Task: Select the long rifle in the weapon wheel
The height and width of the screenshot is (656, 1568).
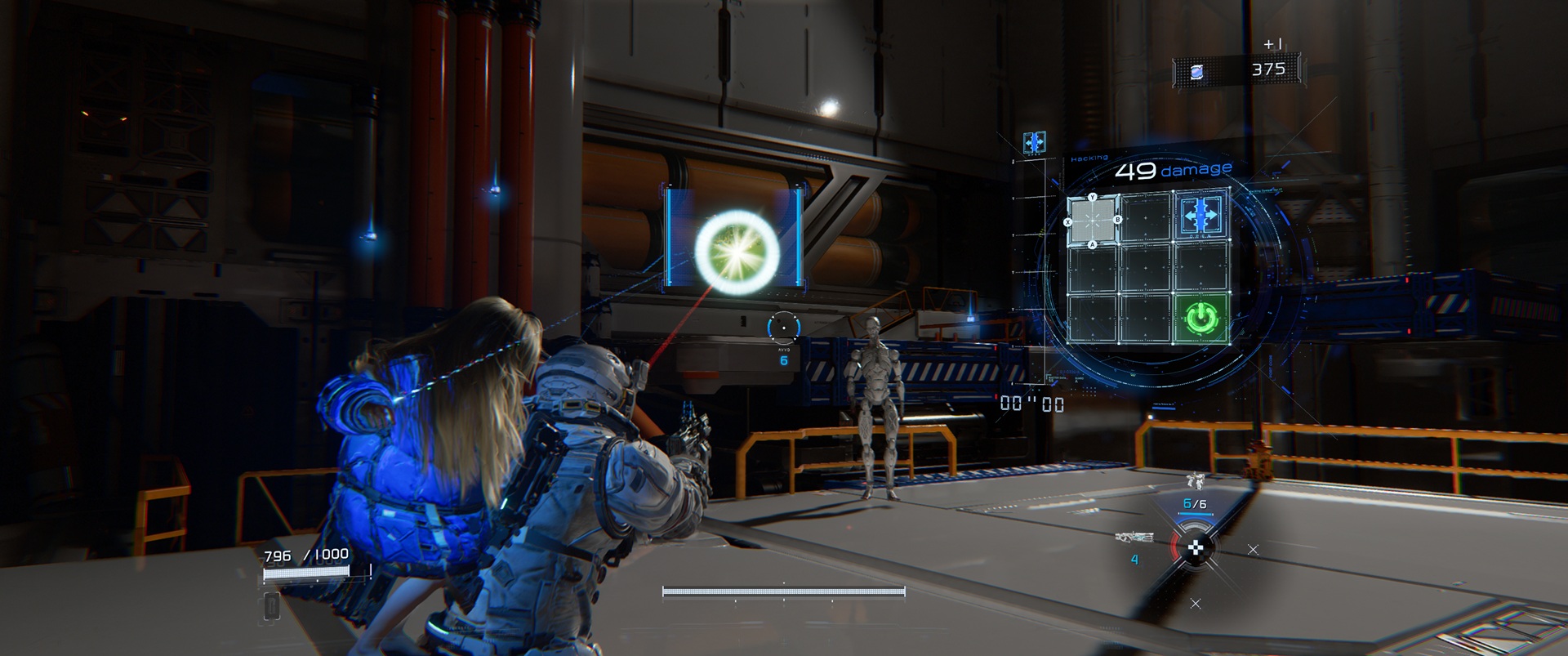Action: pos(1134,537)
